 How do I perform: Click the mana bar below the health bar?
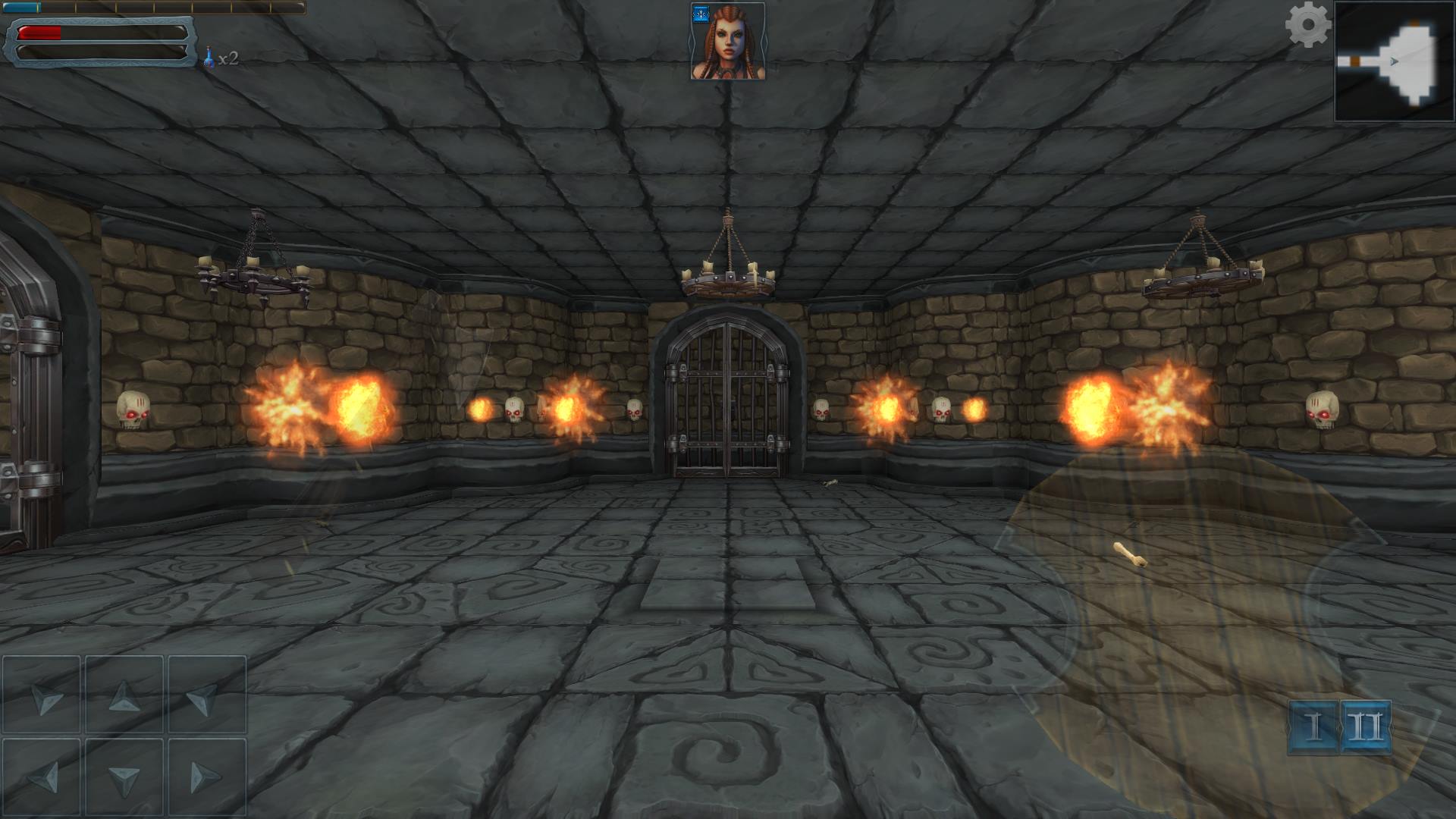[x=99, y=53]
